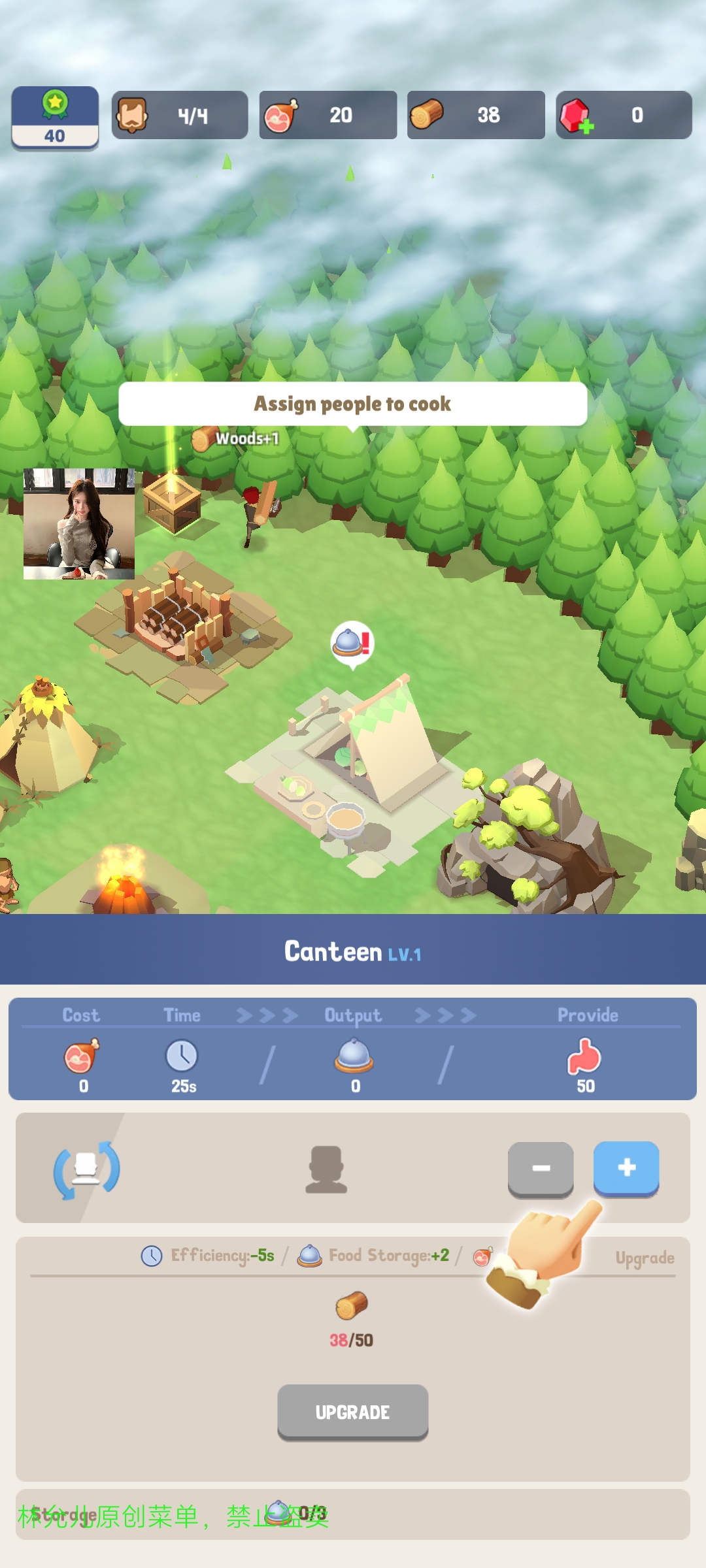Open the video thumbnail overlay of the woman
Viewport: 706px width, 1568px height.
pos(79,523)
